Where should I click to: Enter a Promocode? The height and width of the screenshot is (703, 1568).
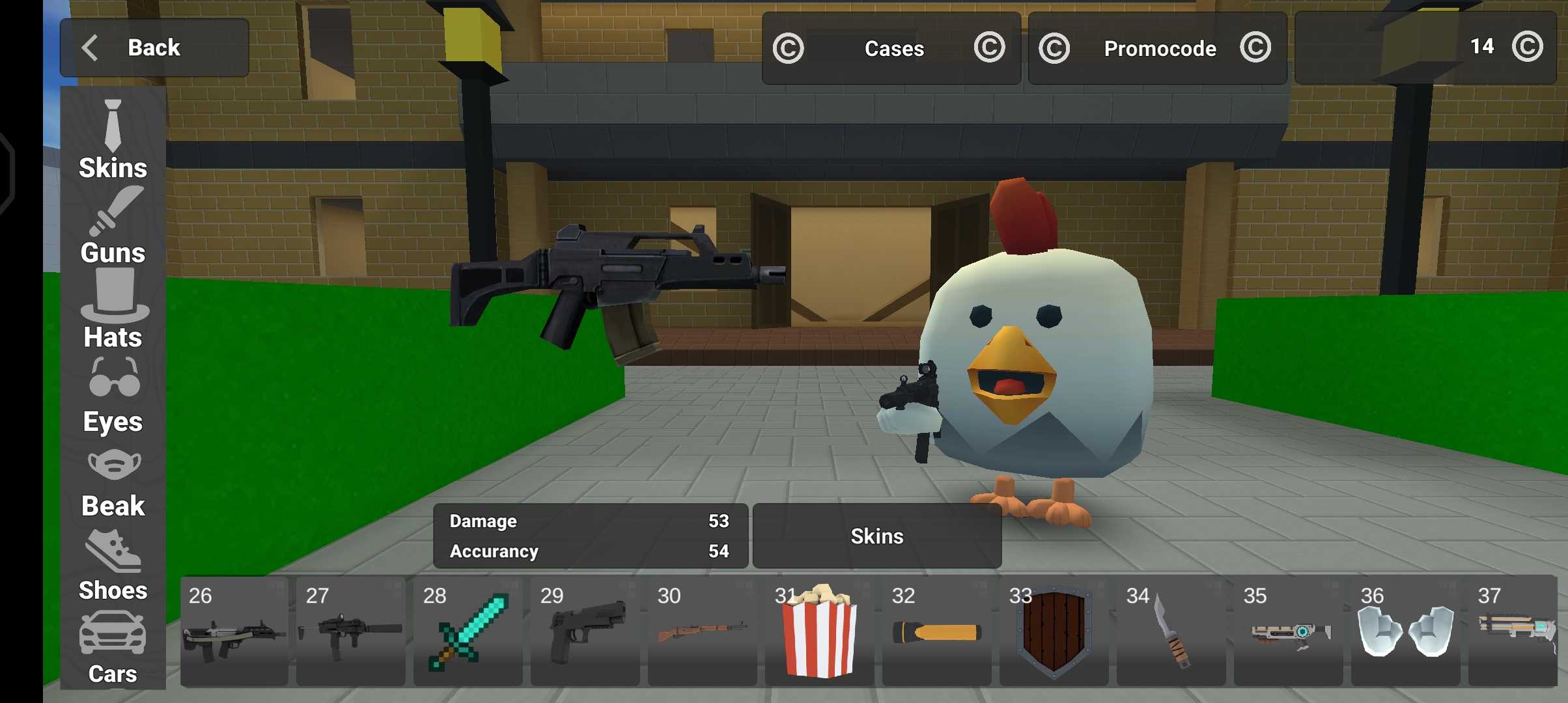tap(1157, 48)
